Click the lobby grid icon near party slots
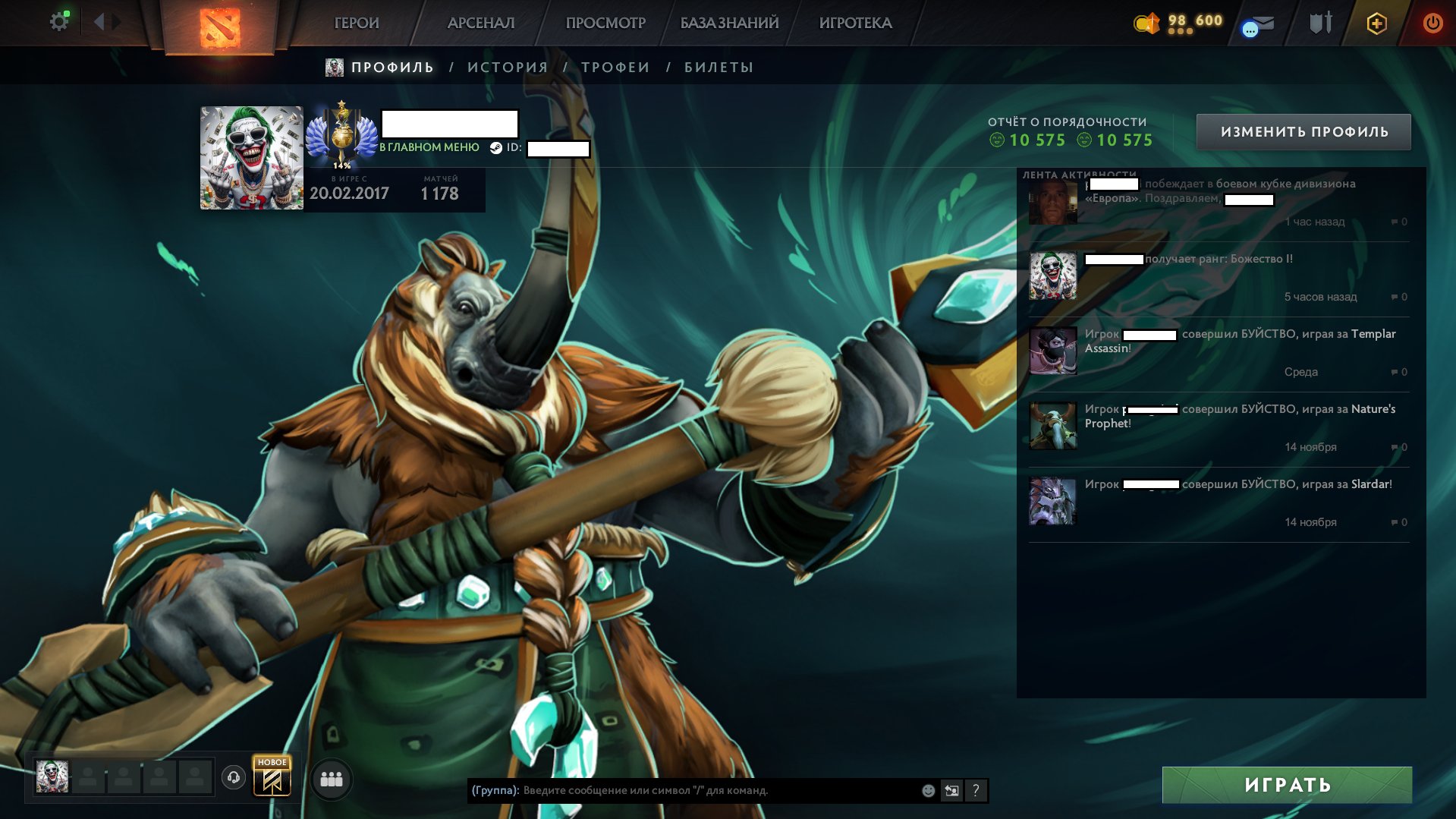1456x819 pixels. [330, 778]
